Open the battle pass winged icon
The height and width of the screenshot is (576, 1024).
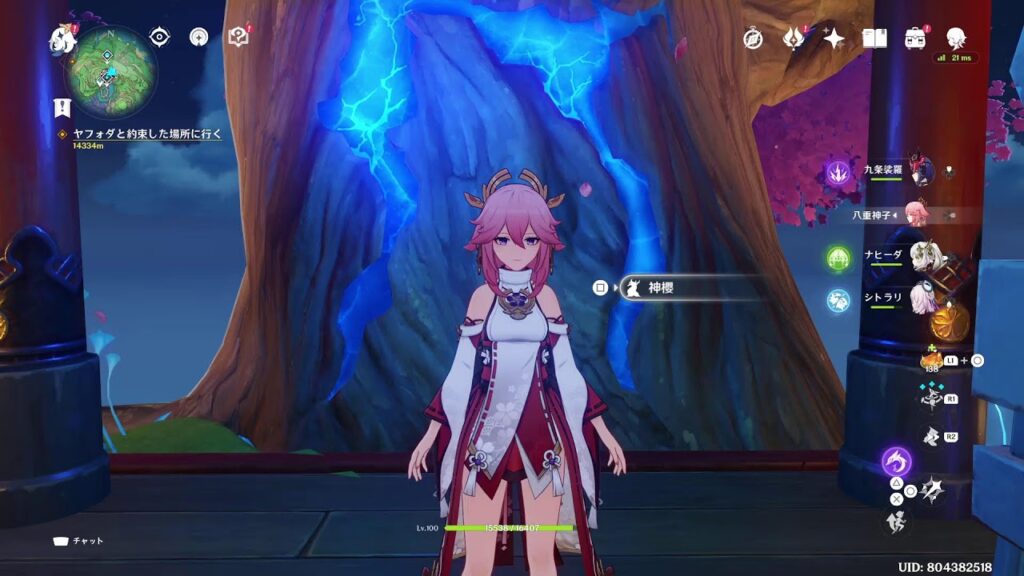793,39
